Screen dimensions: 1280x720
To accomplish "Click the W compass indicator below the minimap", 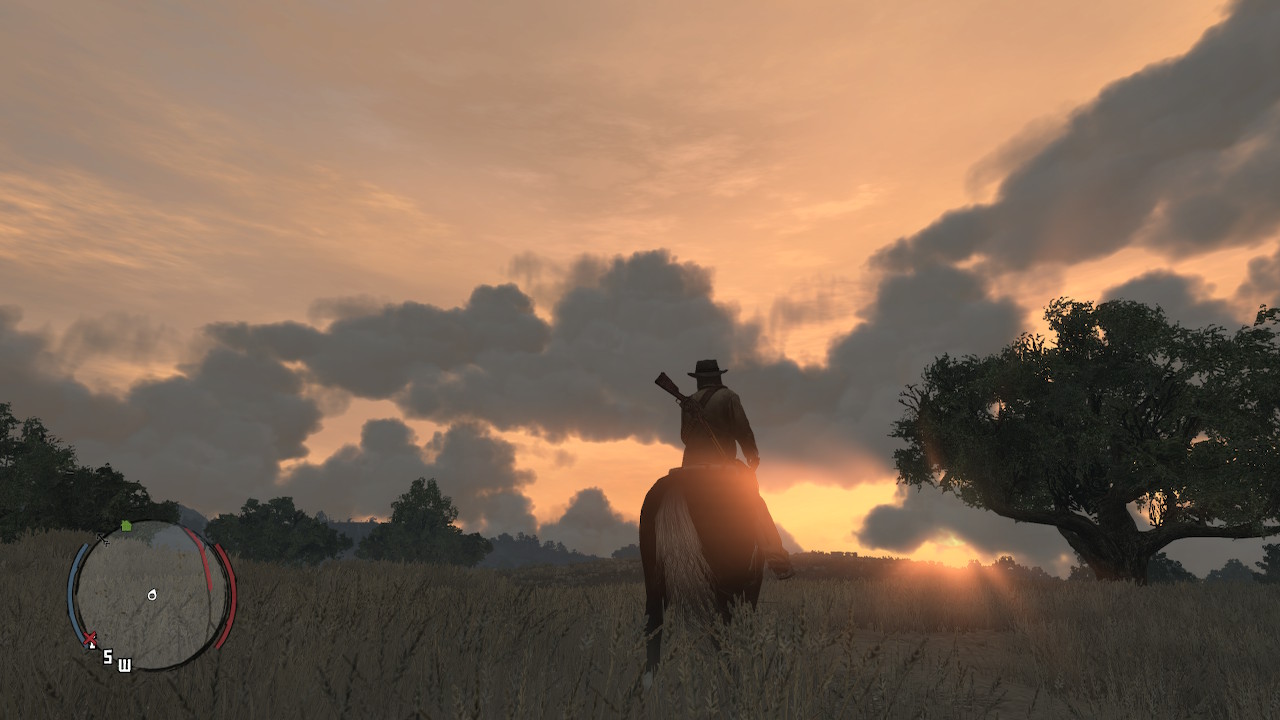I will pos(124,665).
